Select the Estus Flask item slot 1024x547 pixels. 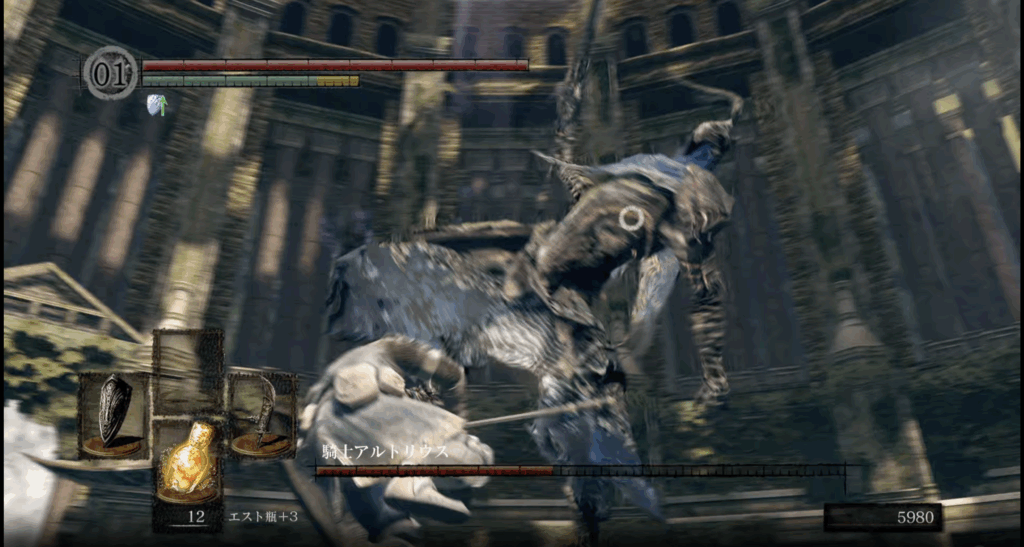[187, 461]
